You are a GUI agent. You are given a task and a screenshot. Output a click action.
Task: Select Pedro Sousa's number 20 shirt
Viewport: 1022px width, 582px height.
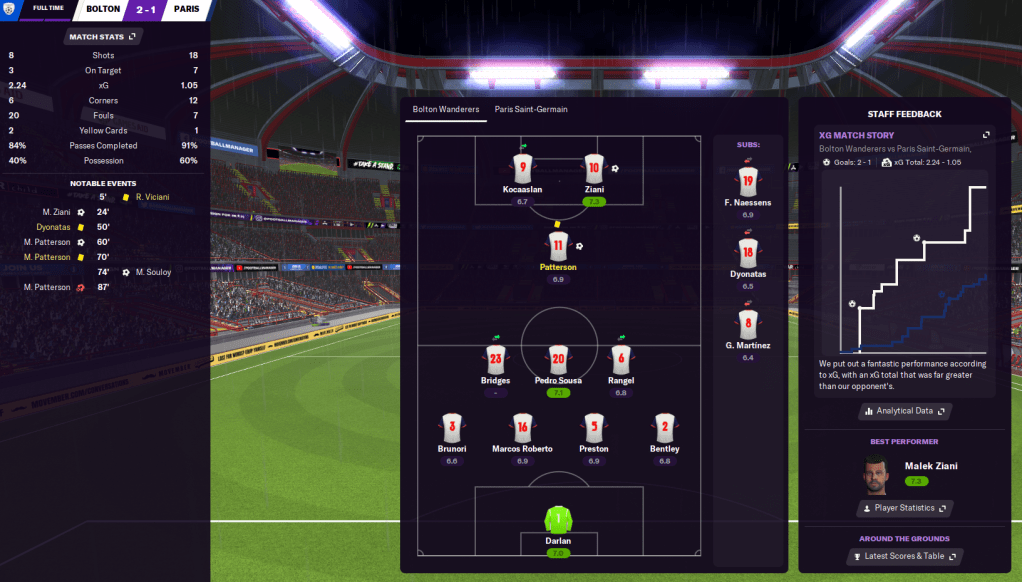tap(558, 359)
